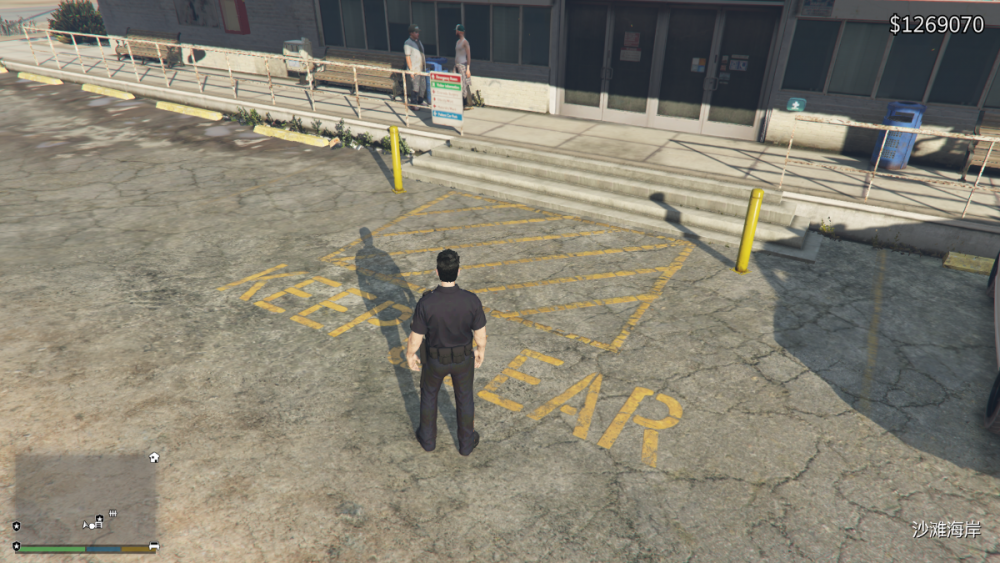Click the fence-shaped blip on the minimap

[x=112, y=513]
